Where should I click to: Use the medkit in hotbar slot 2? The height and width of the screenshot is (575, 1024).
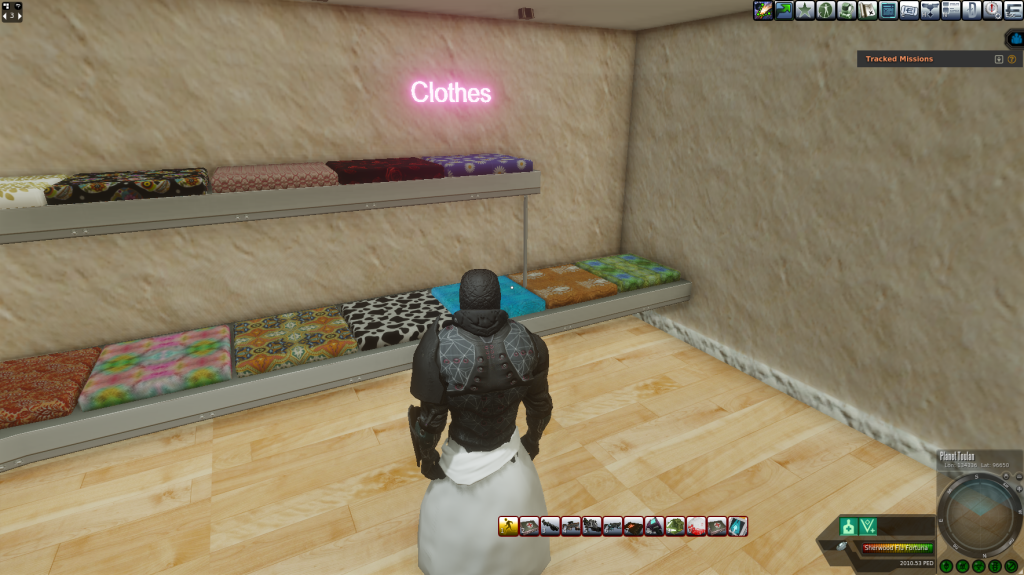(529, 526)
